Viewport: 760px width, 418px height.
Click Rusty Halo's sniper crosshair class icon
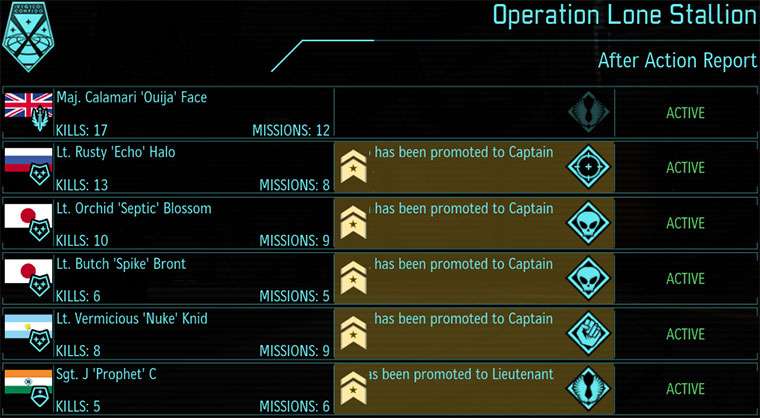pyautogui.click(x=588, y=167)
